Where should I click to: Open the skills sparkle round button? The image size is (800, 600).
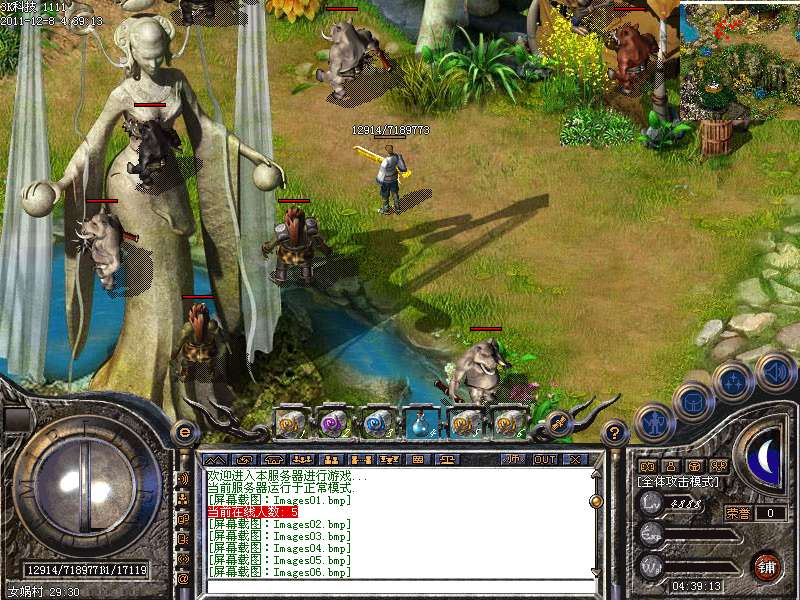click(733, 381)
